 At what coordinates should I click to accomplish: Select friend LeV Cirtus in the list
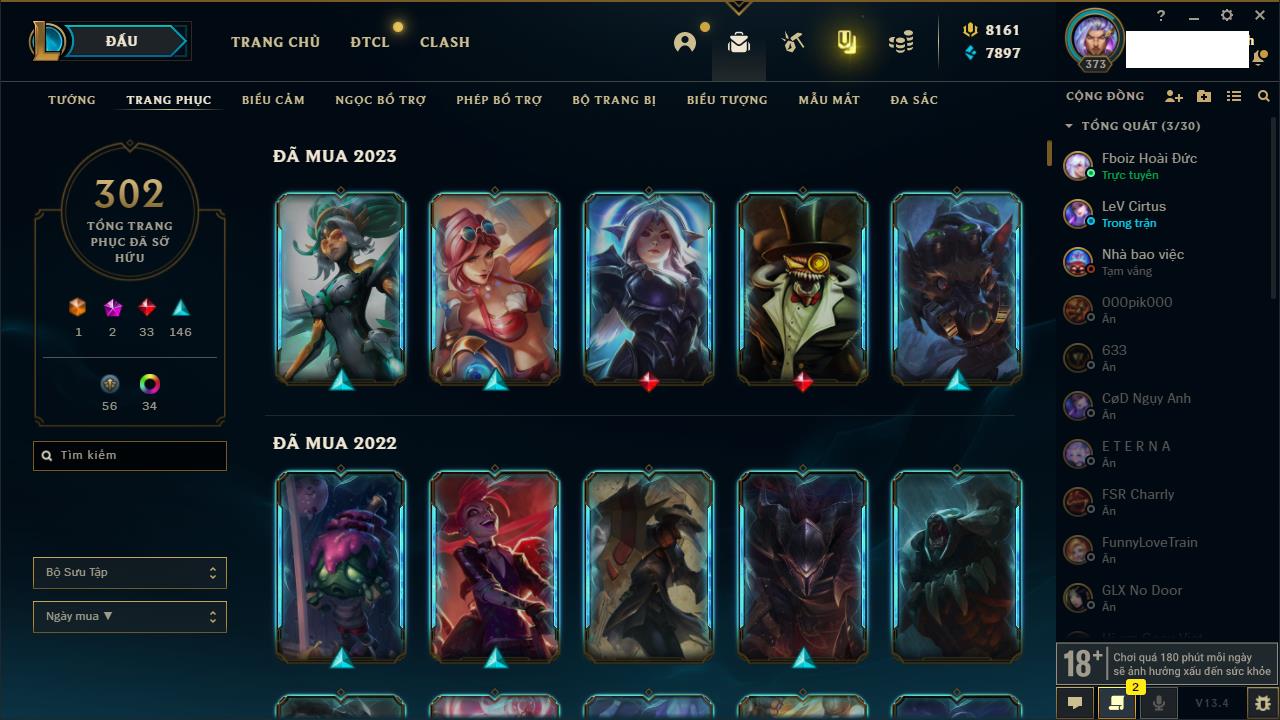point(1134,213)
